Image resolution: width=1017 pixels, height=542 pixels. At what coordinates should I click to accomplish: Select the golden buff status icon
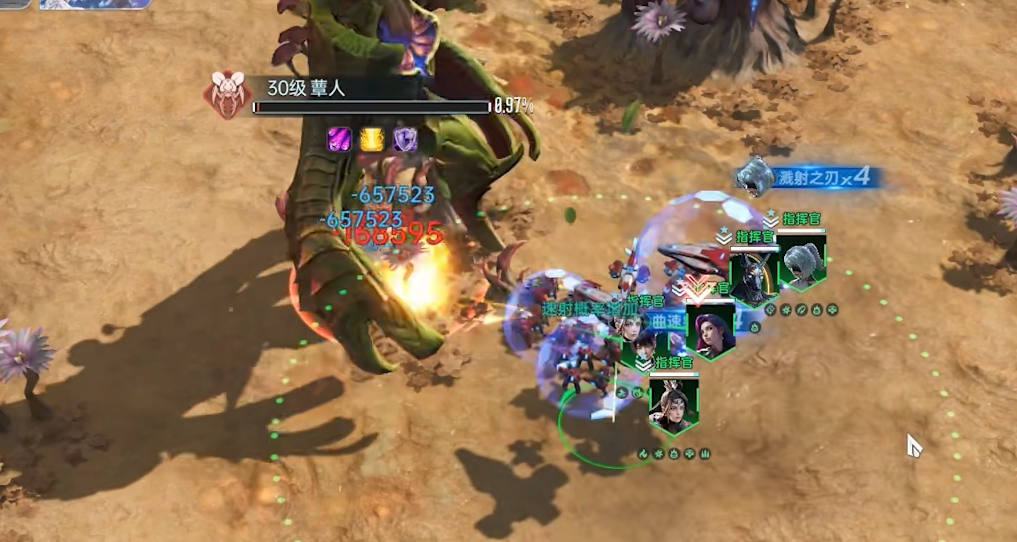pos(373,139)
